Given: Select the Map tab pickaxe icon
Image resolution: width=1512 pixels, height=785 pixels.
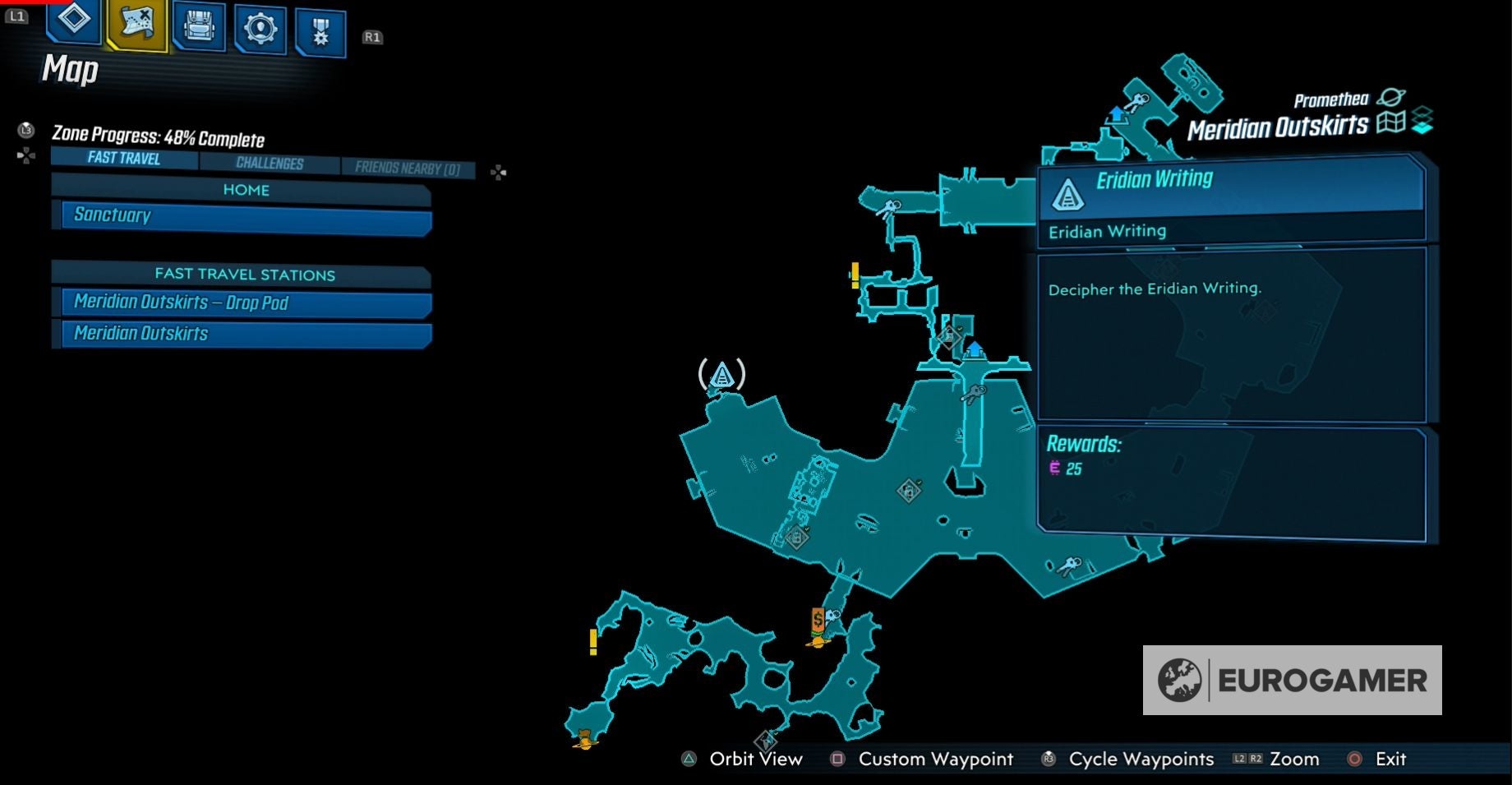Looking at the screenshot, I should [x=136, y=25].
